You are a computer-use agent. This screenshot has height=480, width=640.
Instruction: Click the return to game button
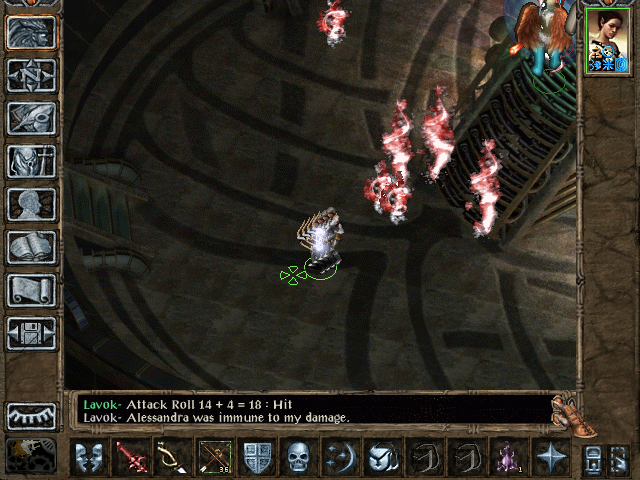(x=32, y=33)
